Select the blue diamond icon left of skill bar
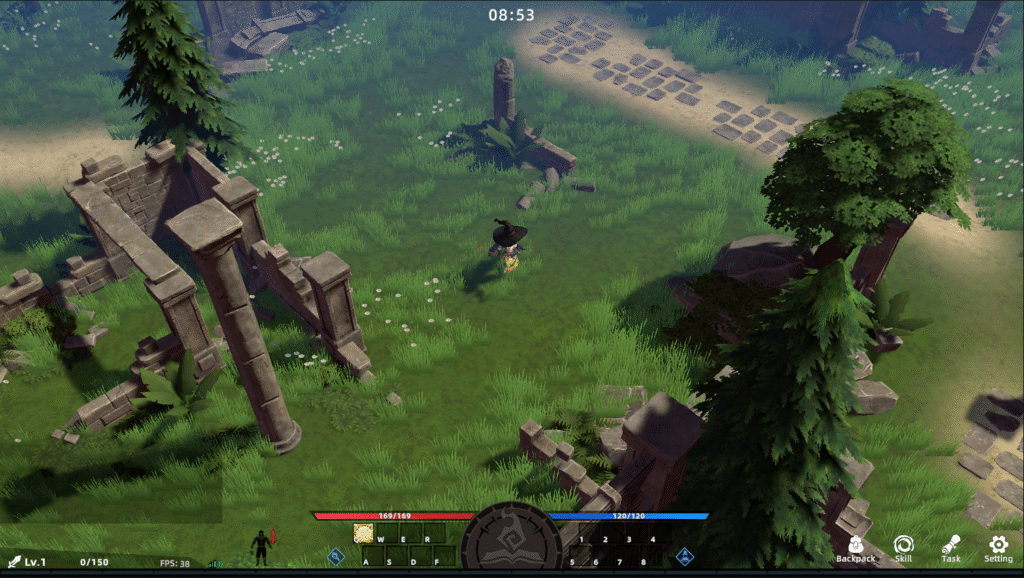This screenshot has width=1024, height=578. [336, 556]
